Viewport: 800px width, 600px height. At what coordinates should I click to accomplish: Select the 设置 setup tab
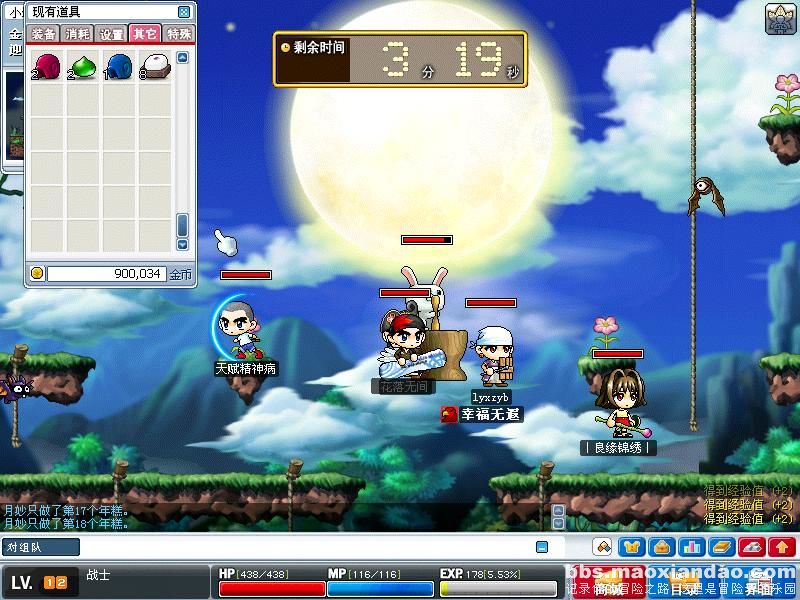tap(111, 33)
